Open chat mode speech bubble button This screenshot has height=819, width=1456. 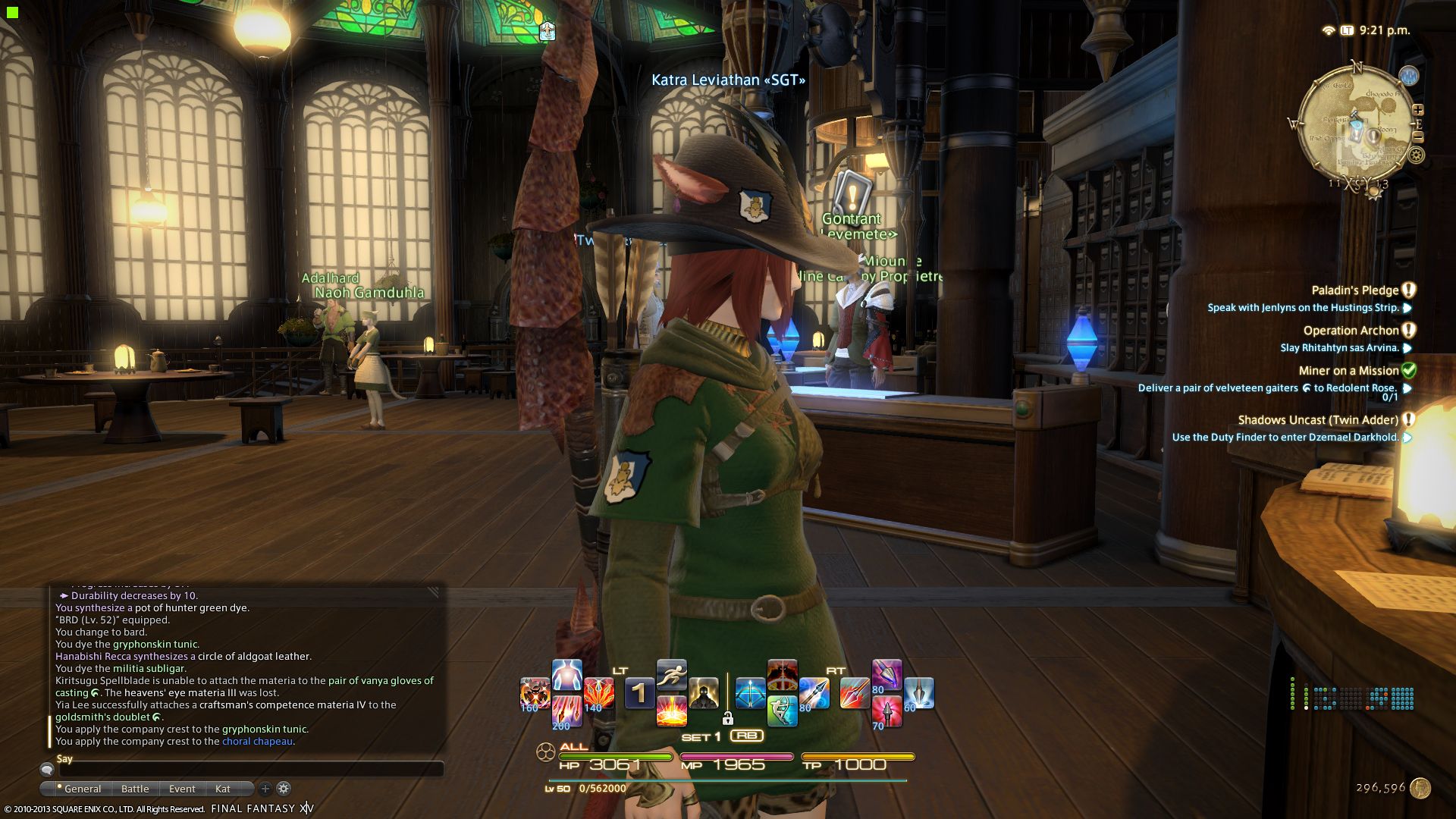coord(47,770)
